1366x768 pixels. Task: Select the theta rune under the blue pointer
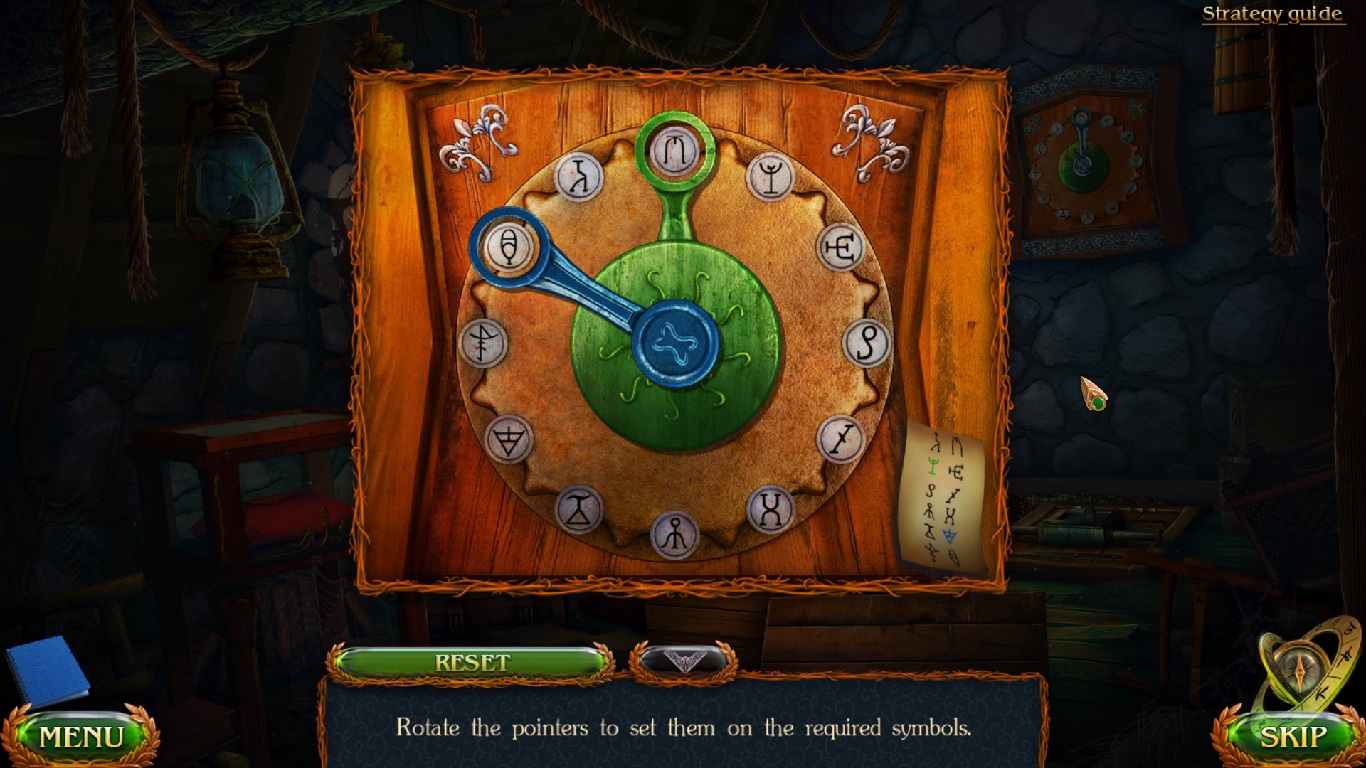click(x=510, y=245)
